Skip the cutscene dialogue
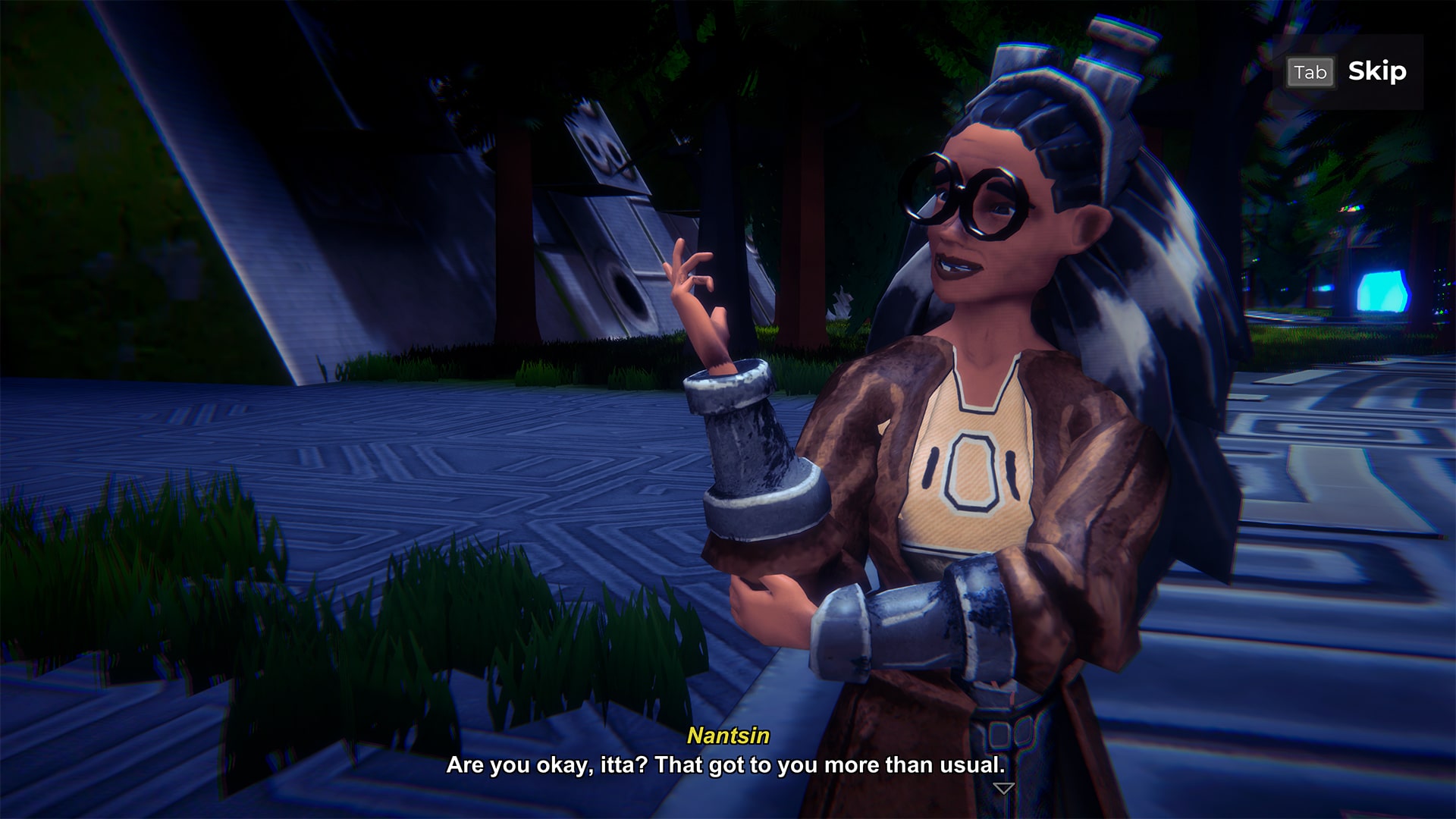The image size is (1456, 819). [1348, 72]
